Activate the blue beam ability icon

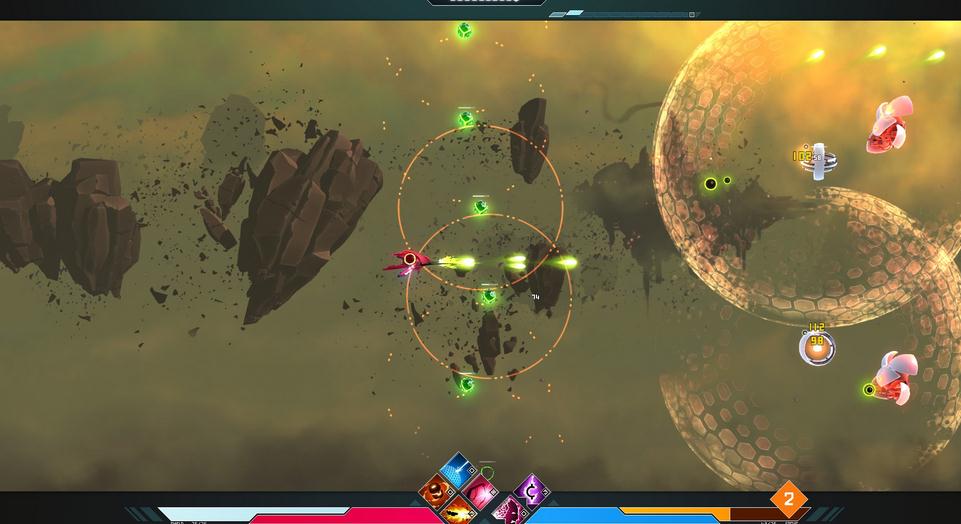click(x=457, y=469)
